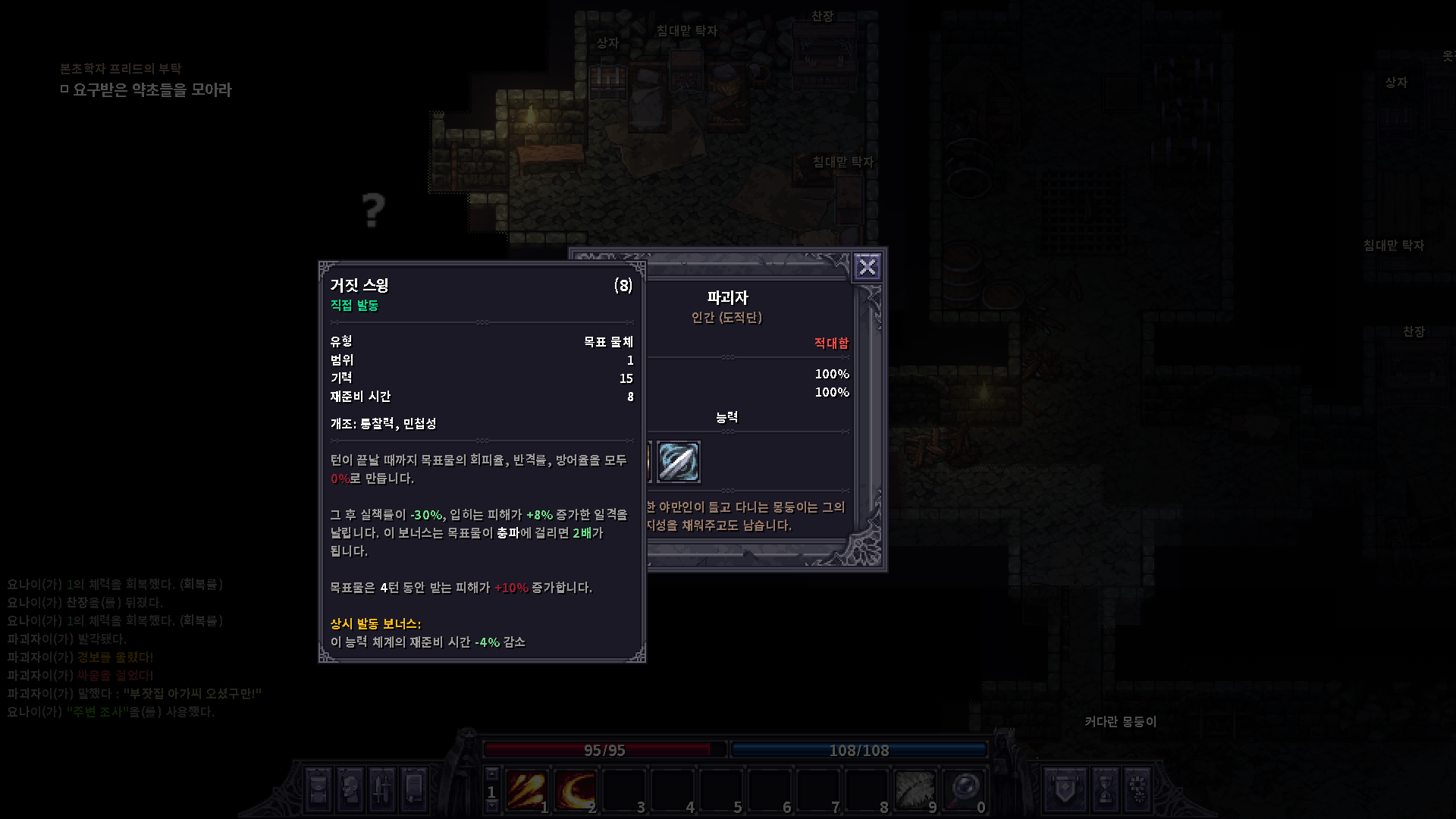1456x819 pixels.
Task: Open the dotted circle button
Action: click(x=1137, y=789)
